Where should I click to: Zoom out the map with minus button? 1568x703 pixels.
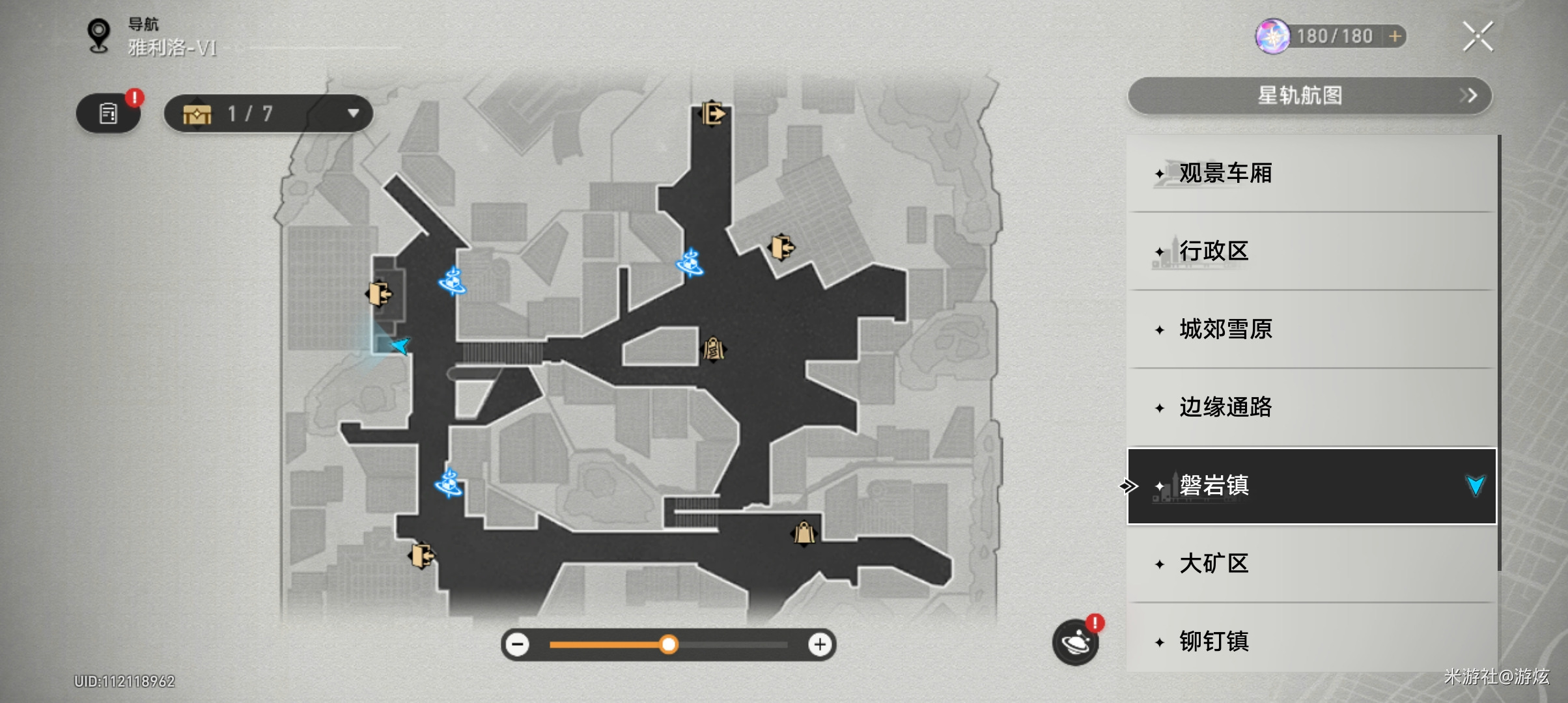518,644
